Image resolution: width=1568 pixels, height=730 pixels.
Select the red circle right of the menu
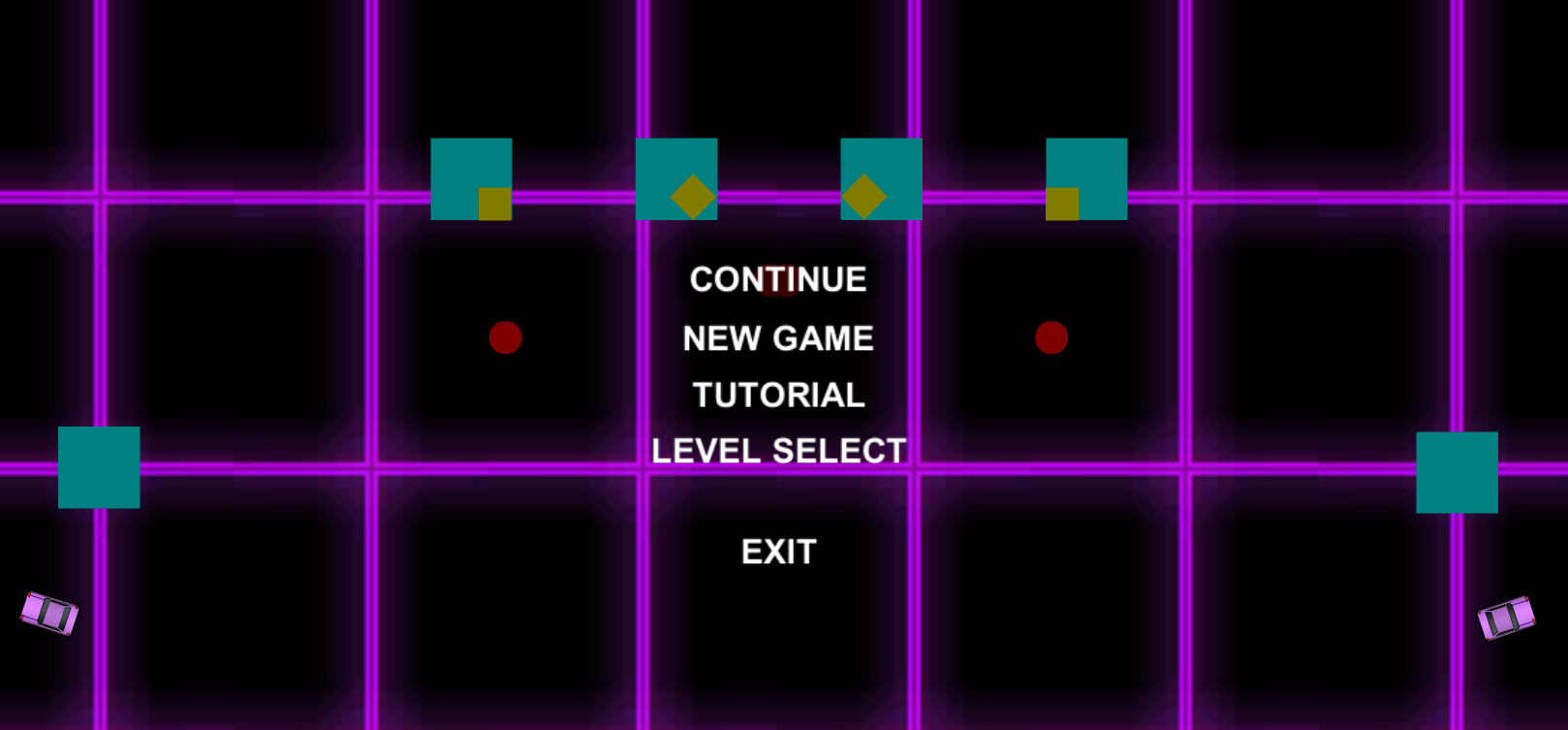tap(1052, 337)
